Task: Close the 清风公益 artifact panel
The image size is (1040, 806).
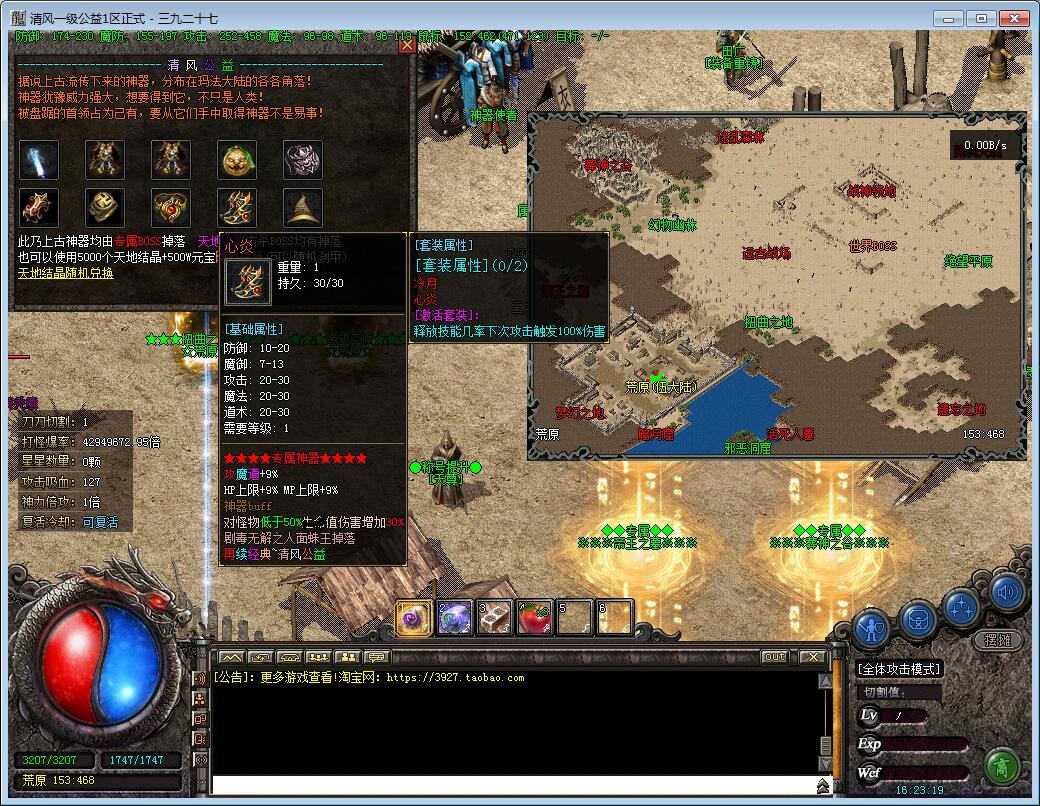Action: tap(406, 45)
